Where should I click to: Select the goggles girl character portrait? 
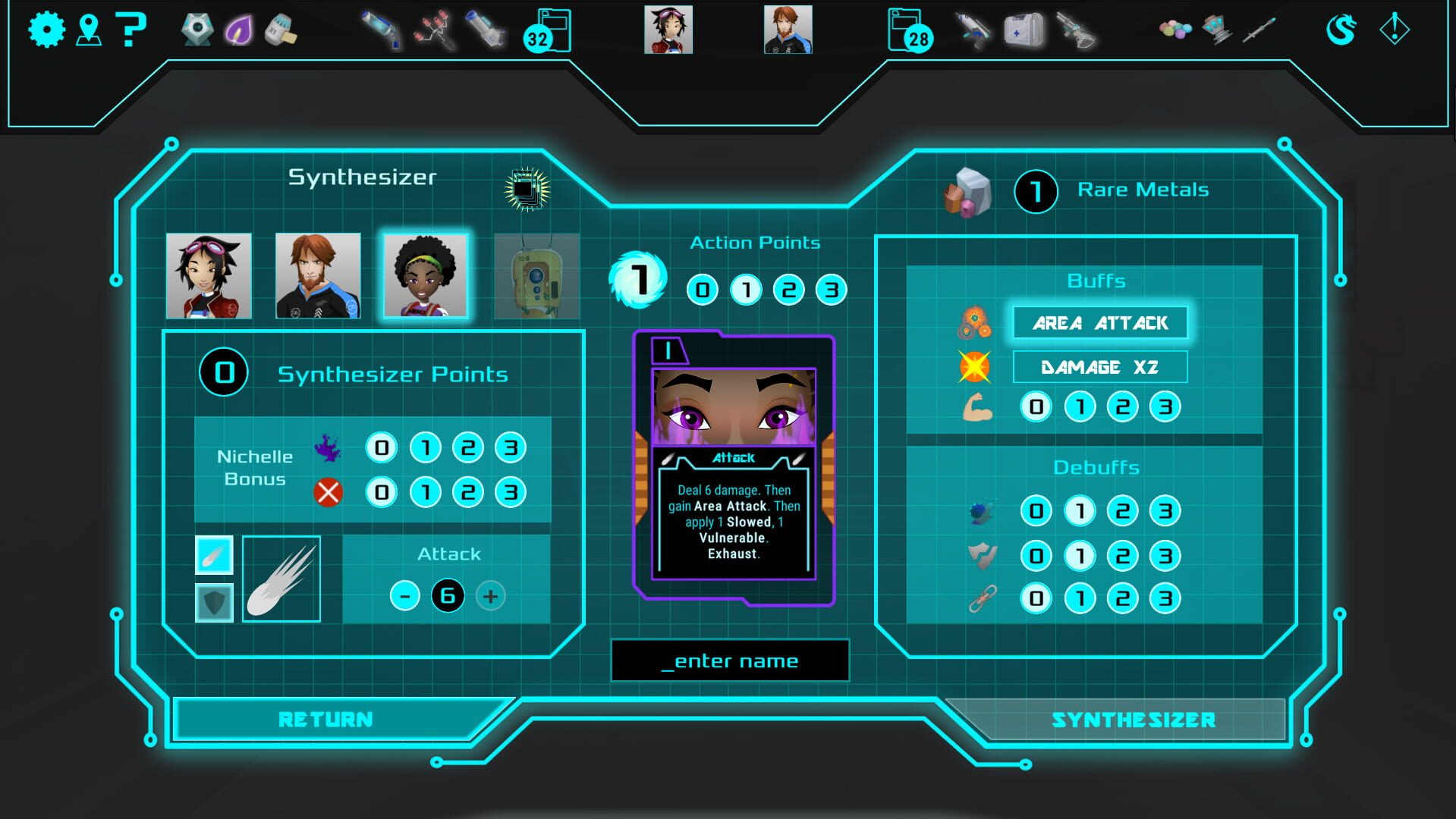[x=209, y=276]
